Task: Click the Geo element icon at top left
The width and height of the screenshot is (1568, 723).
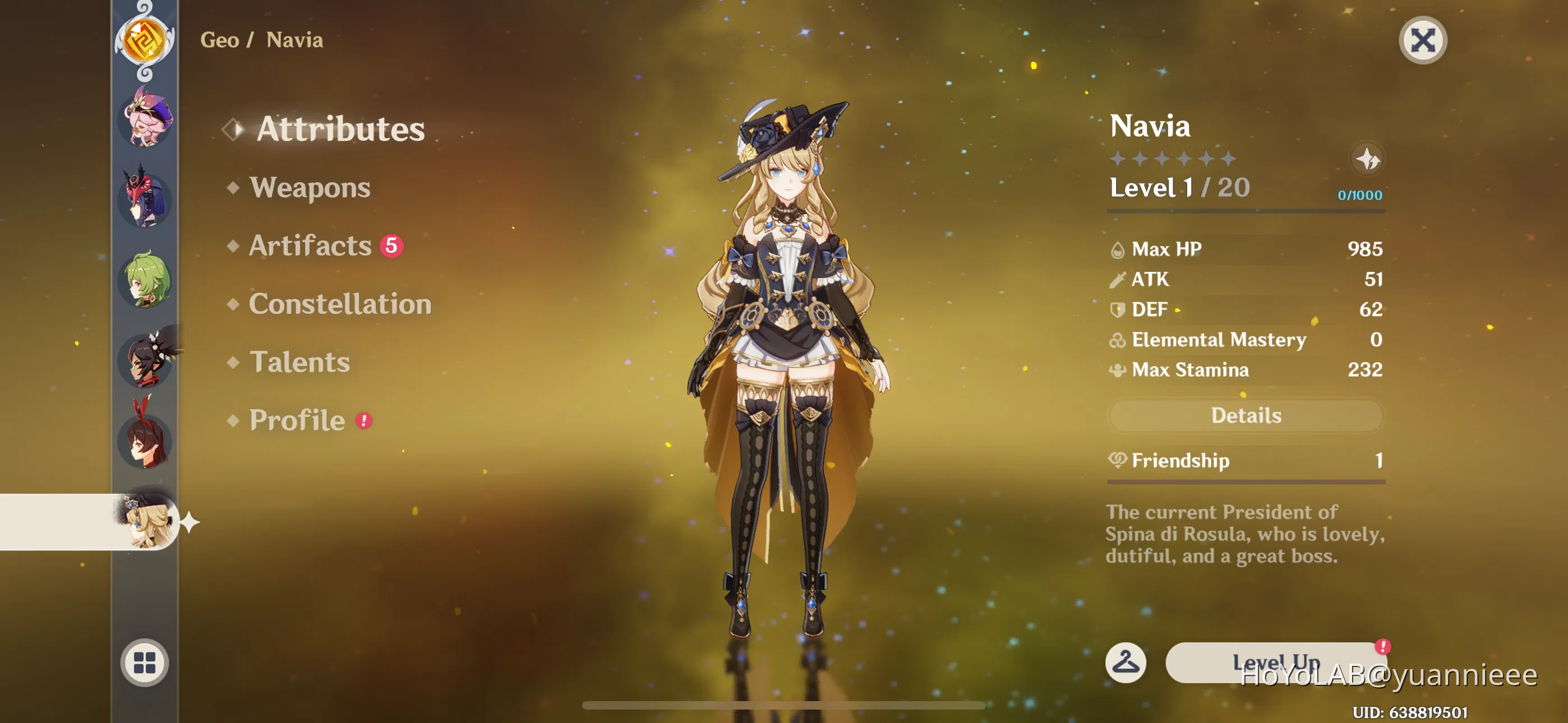Action: coord(144,41)
